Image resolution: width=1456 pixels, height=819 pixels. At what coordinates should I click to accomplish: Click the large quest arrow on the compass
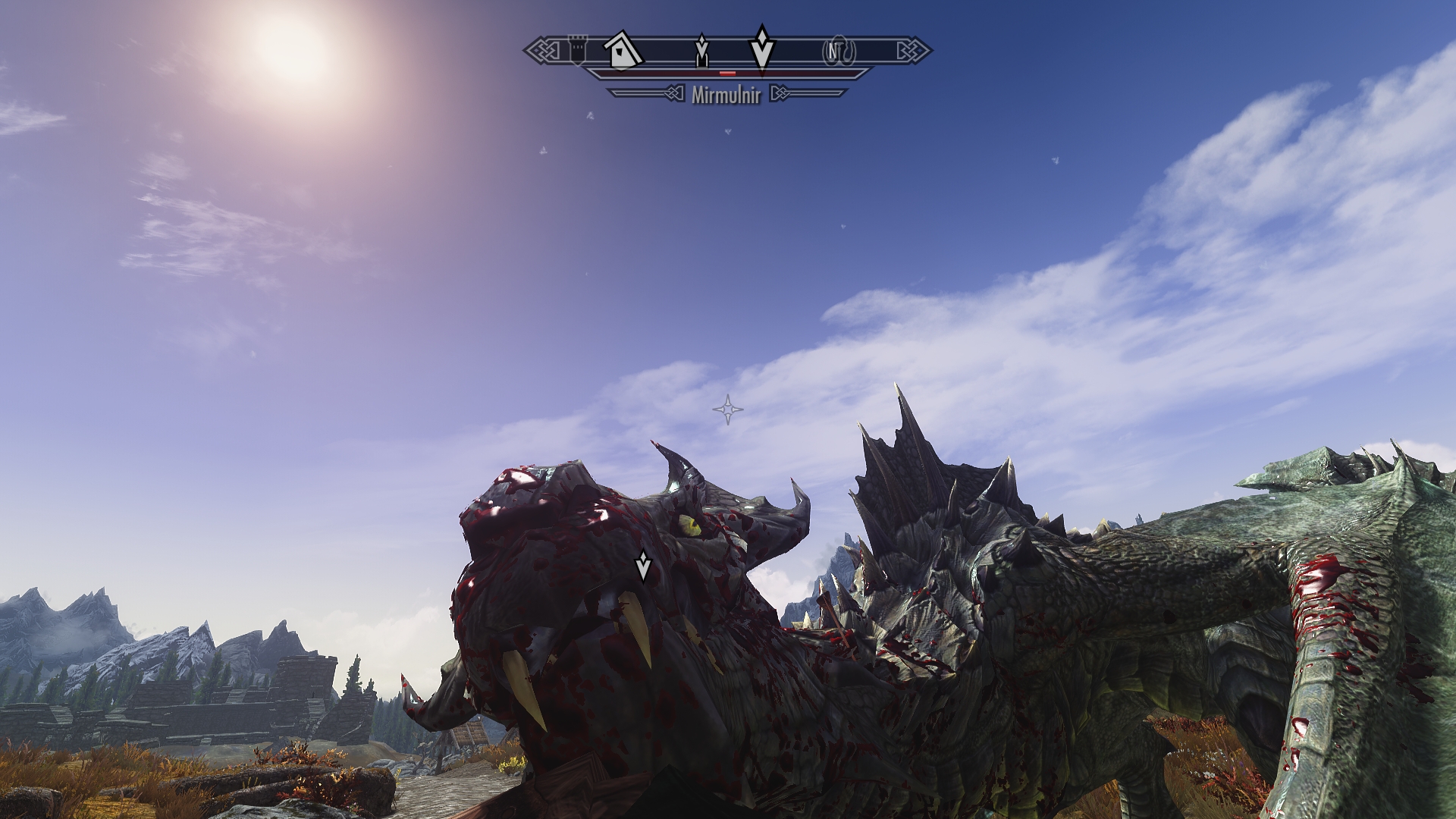tap(761, 47)
